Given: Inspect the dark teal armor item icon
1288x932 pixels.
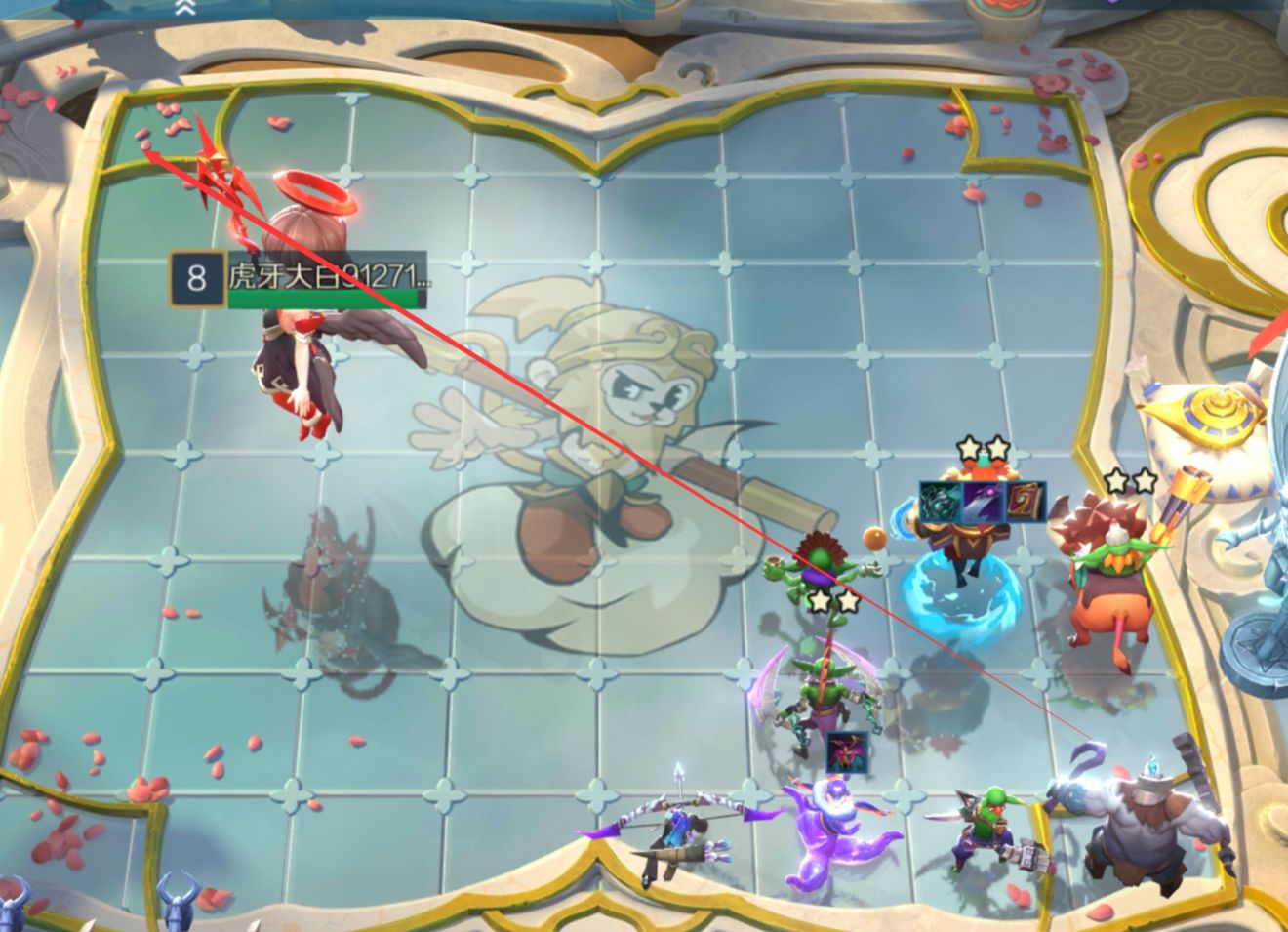Looking at the screenshot, I should [x=939, y=501].
